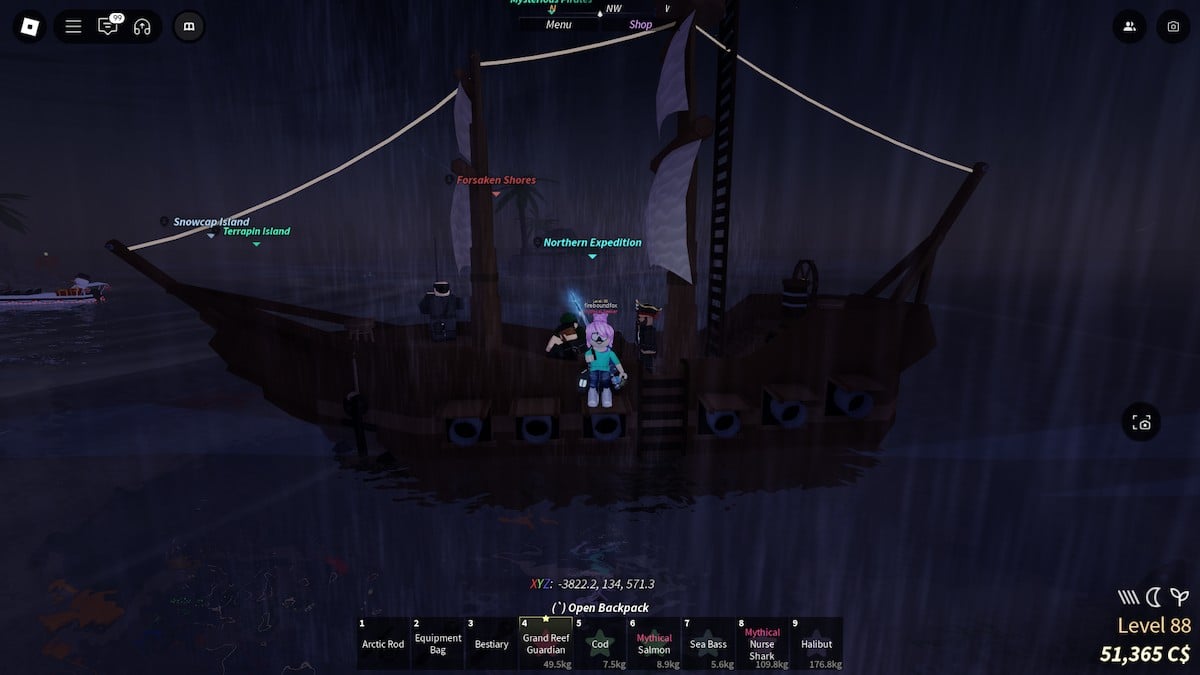Click the Open Backpack label
1200x675 pixels.
pos(601,608)
